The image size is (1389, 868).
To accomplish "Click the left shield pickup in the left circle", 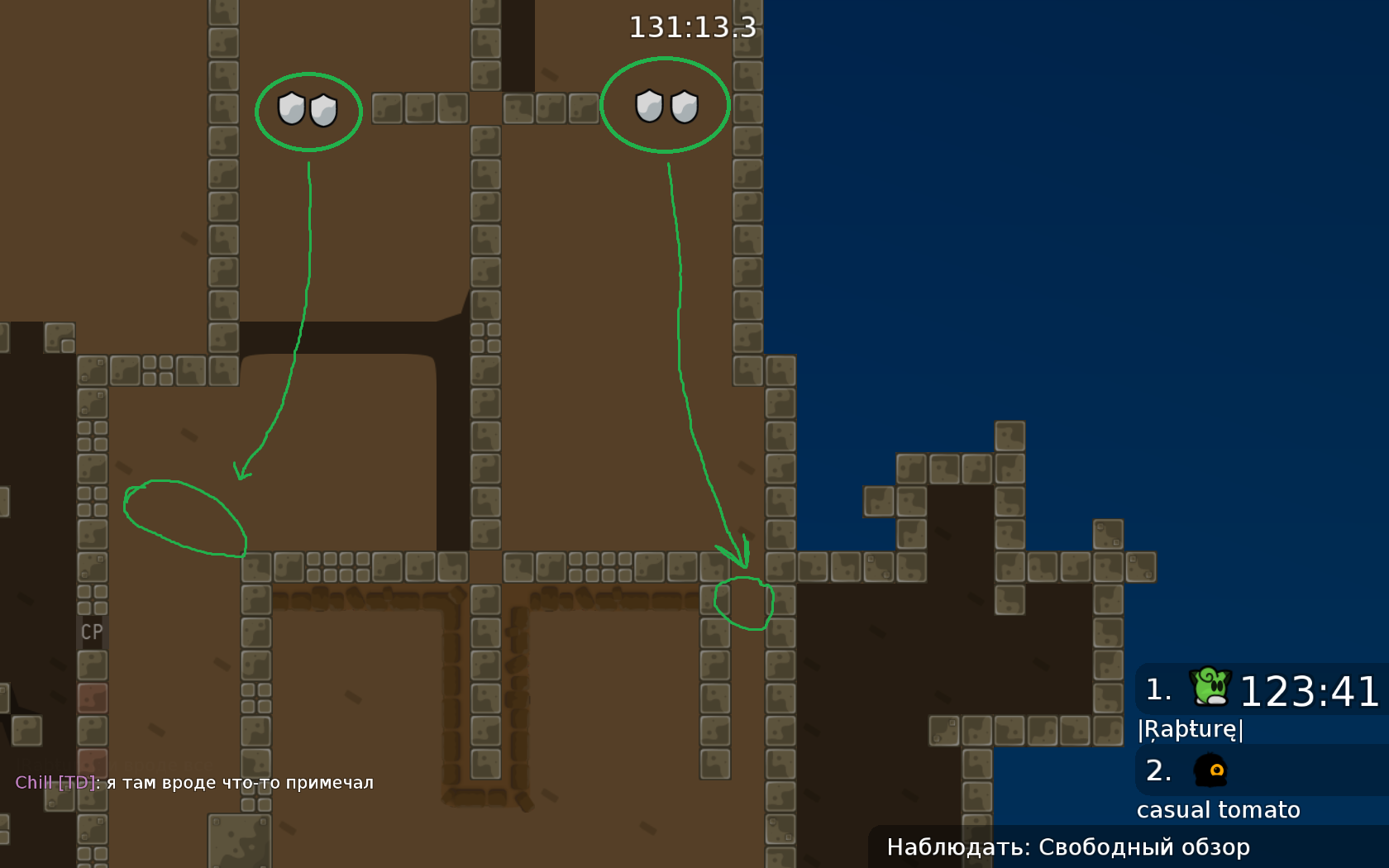I will point(291,110).
